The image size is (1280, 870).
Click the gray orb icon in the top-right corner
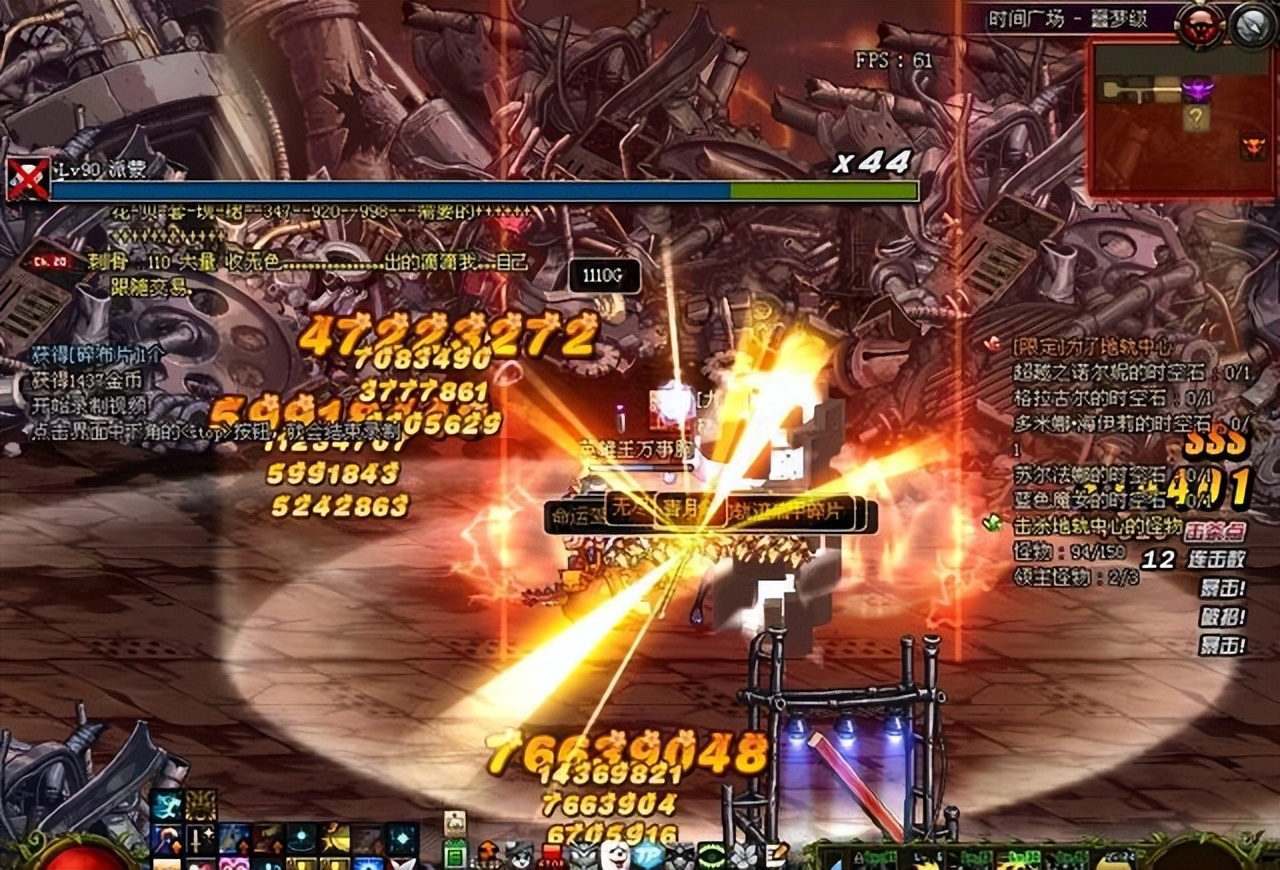point(1251,24)
